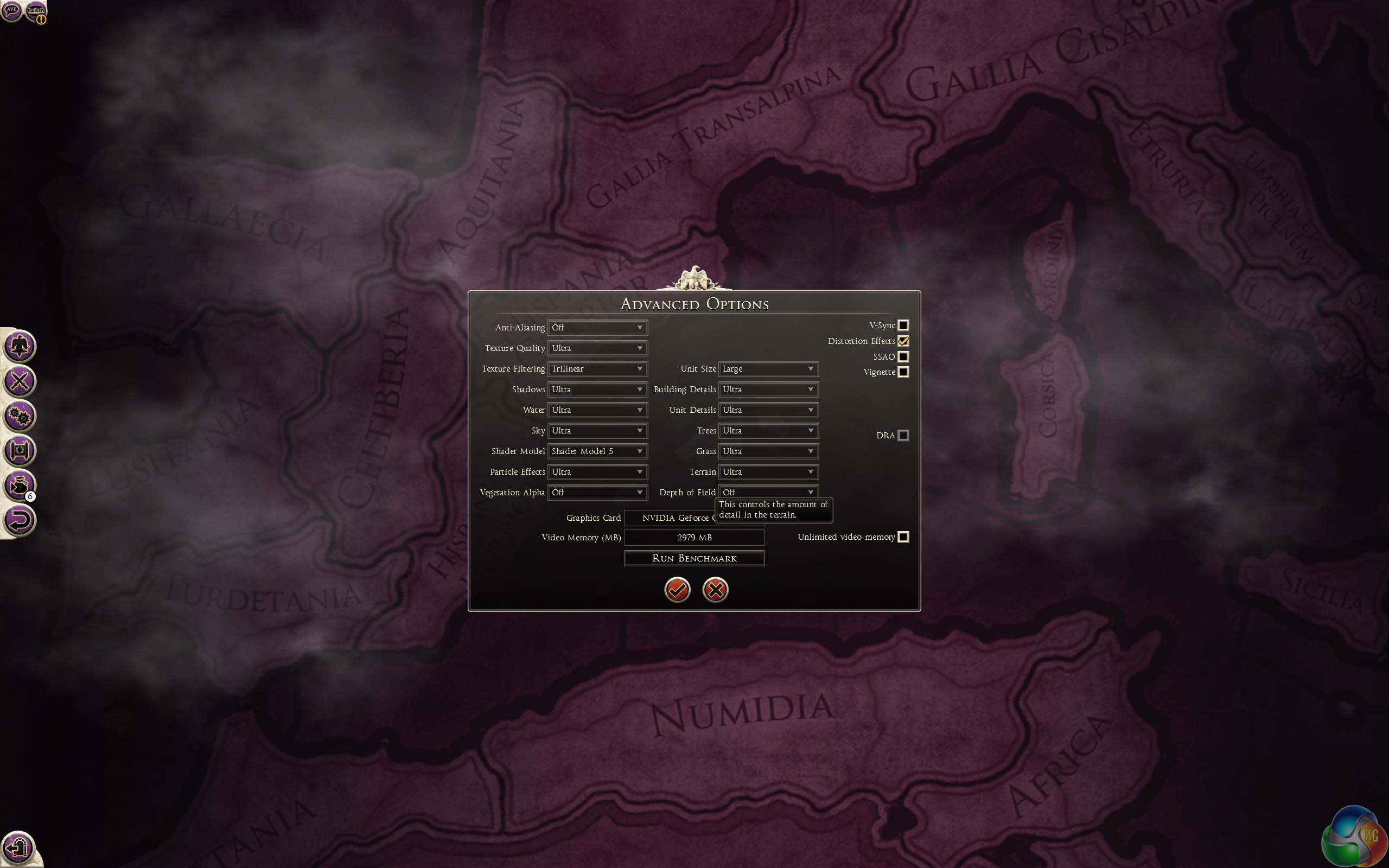The height and width of the screenshot is (868, 1389).
Task: Open the Unit Size dropdown
Action: click(x=768, y=368)
